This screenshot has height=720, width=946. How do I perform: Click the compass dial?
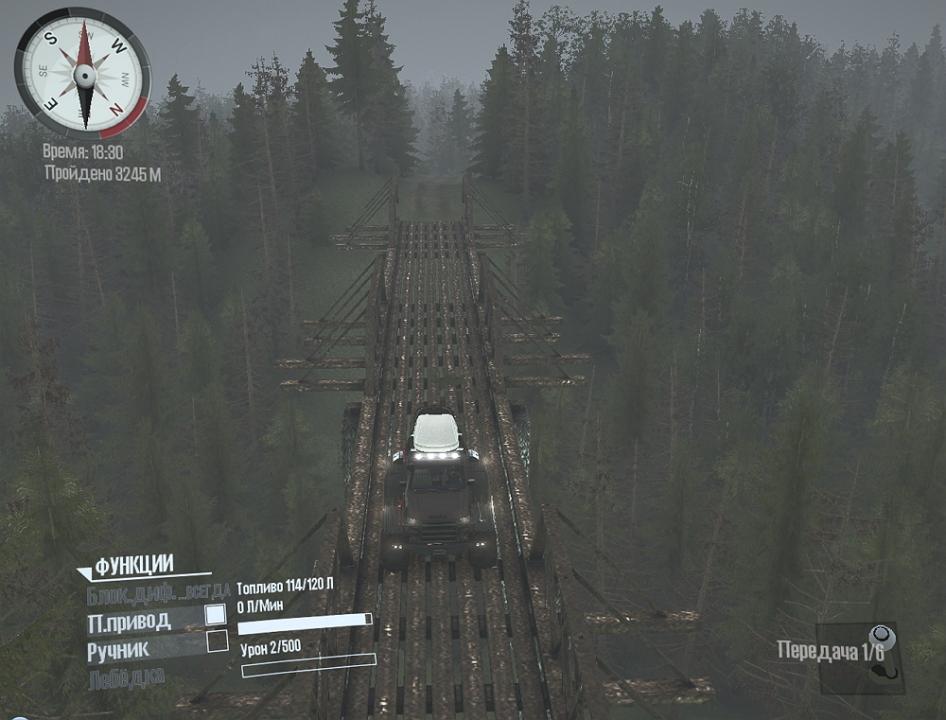click(x=82, y=73)
